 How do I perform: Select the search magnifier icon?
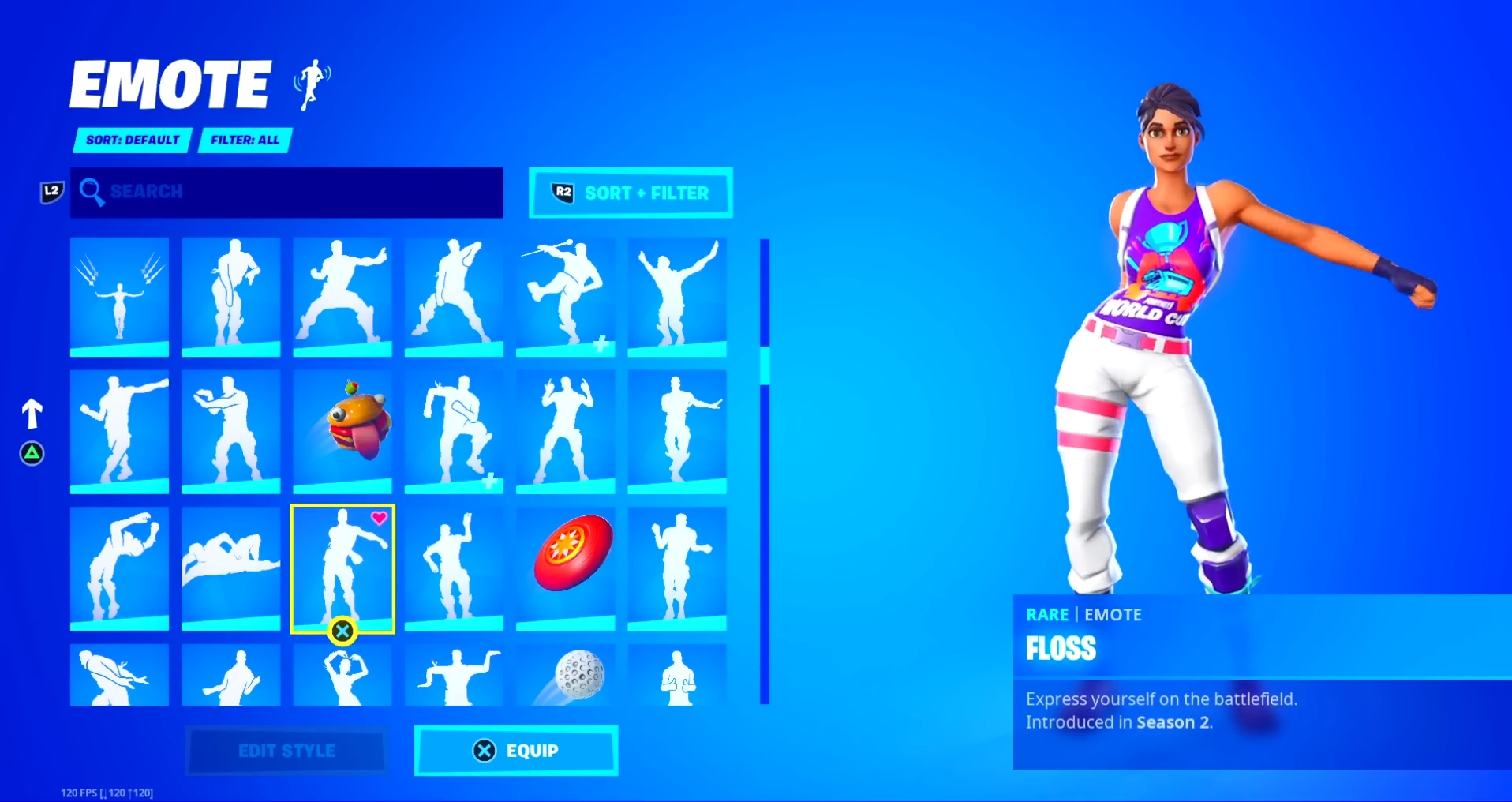(x=92, y=193)
